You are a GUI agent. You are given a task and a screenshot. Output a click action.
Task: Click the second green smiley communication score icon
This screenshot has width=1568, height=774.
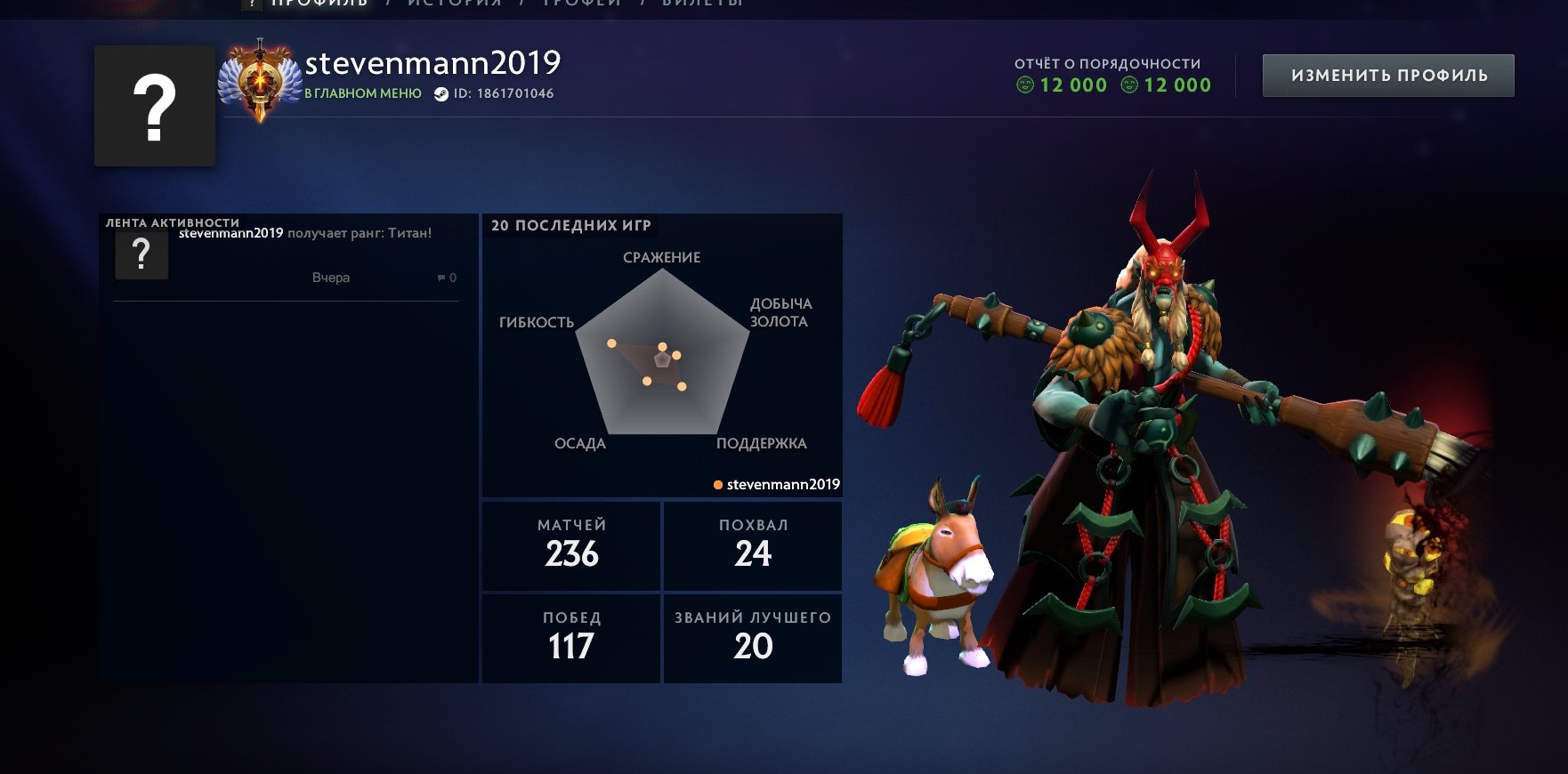coord(1128,85)
